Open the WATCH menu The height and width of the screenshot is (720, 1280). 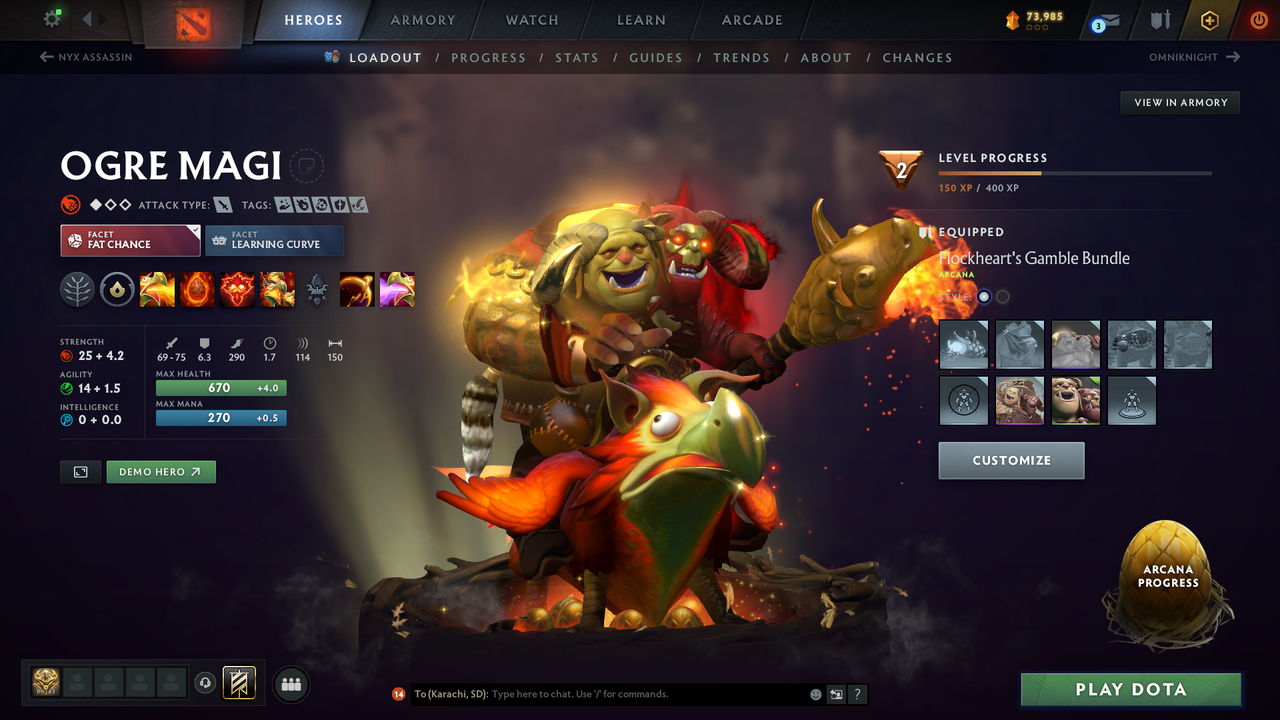[531, 20]
